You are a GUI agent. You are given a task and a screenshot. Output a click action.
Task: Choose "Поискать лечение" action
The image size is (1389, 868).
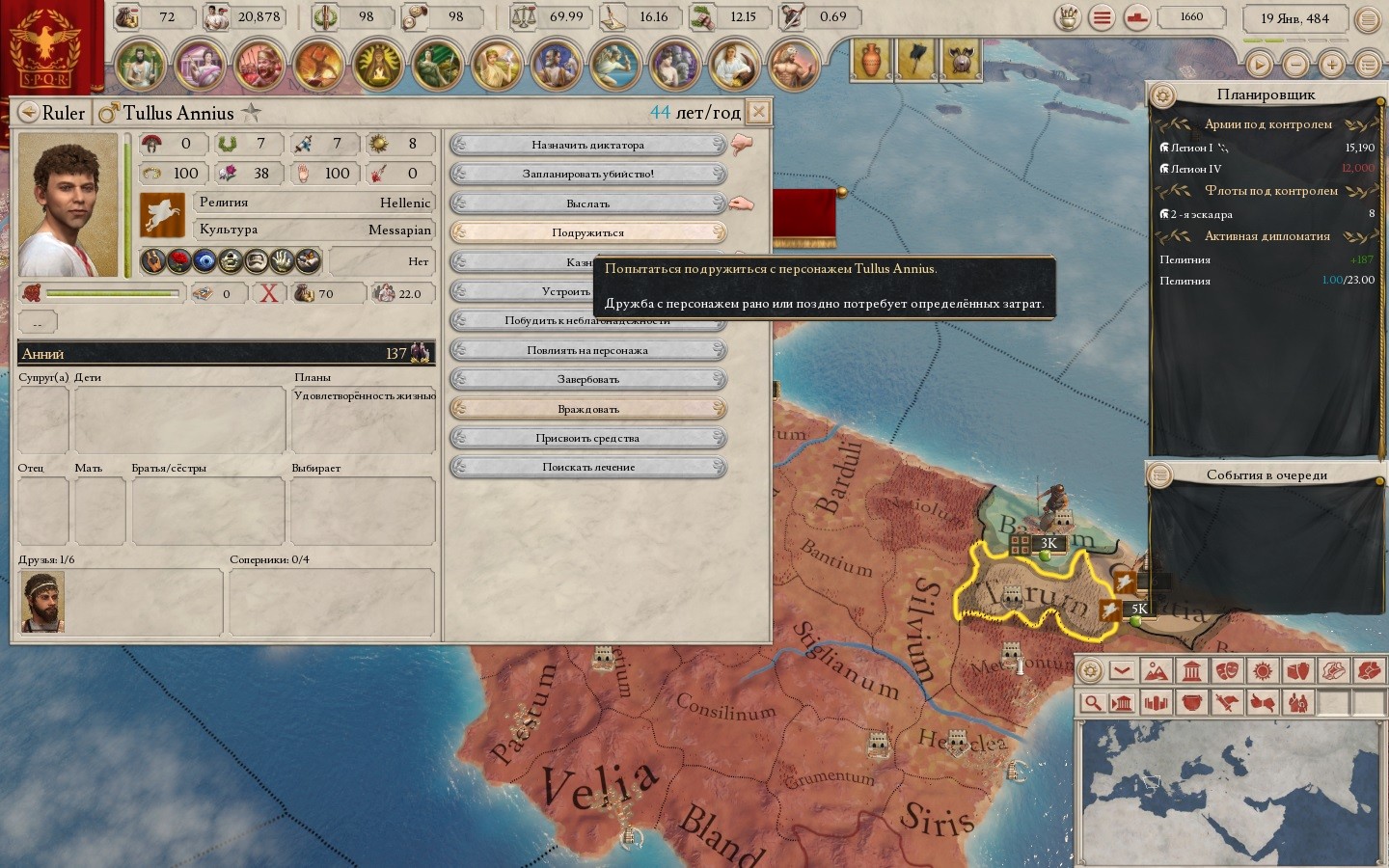pos(588,467)
